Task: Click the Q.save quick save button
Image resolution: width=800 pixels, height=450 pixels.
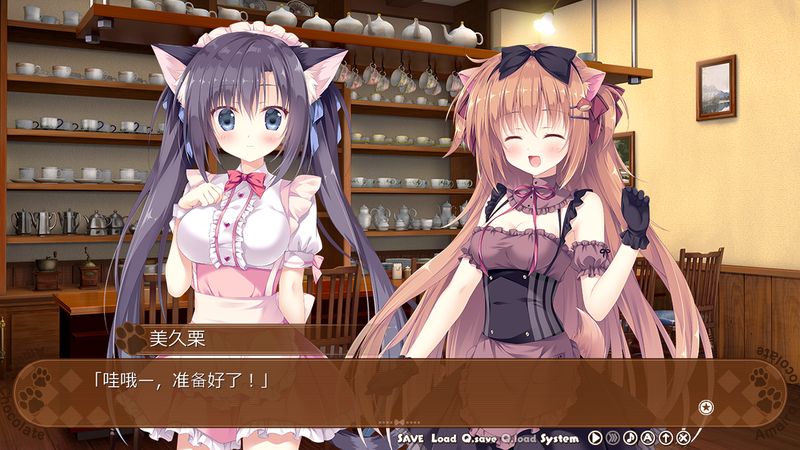Action: coord(479,438)
